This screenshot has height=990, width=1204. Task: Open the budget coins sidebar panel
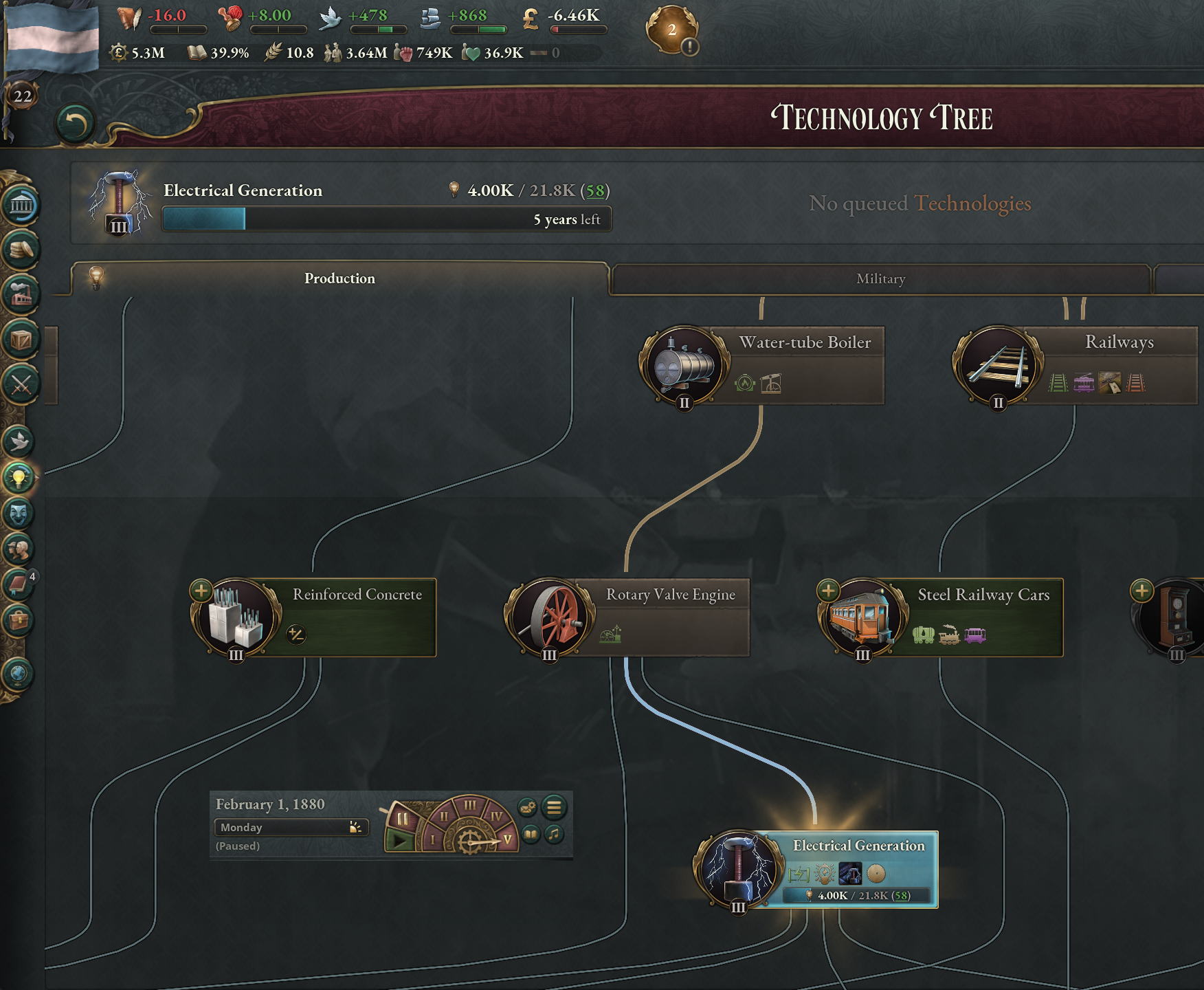[x=21, y=250]
